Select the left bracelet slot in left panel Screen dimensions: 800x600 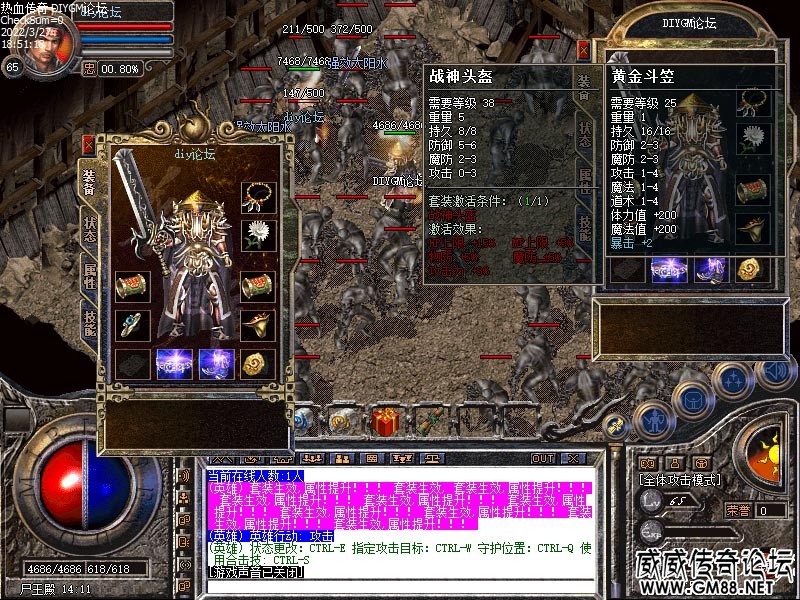131,286
